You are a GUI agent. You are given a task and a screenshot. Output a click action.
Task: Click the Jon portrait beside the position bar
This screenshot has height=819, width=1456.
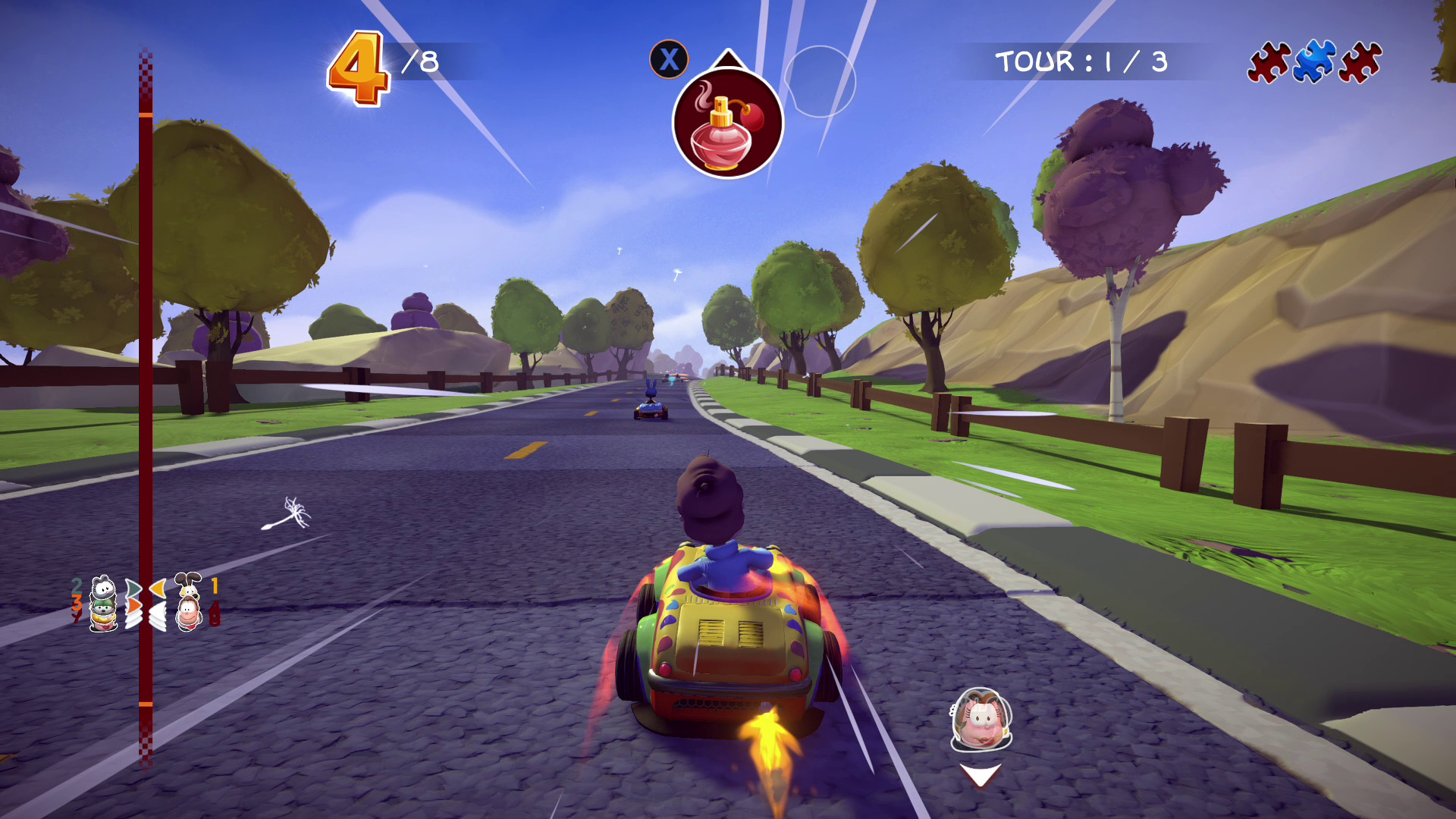point(189,613)
